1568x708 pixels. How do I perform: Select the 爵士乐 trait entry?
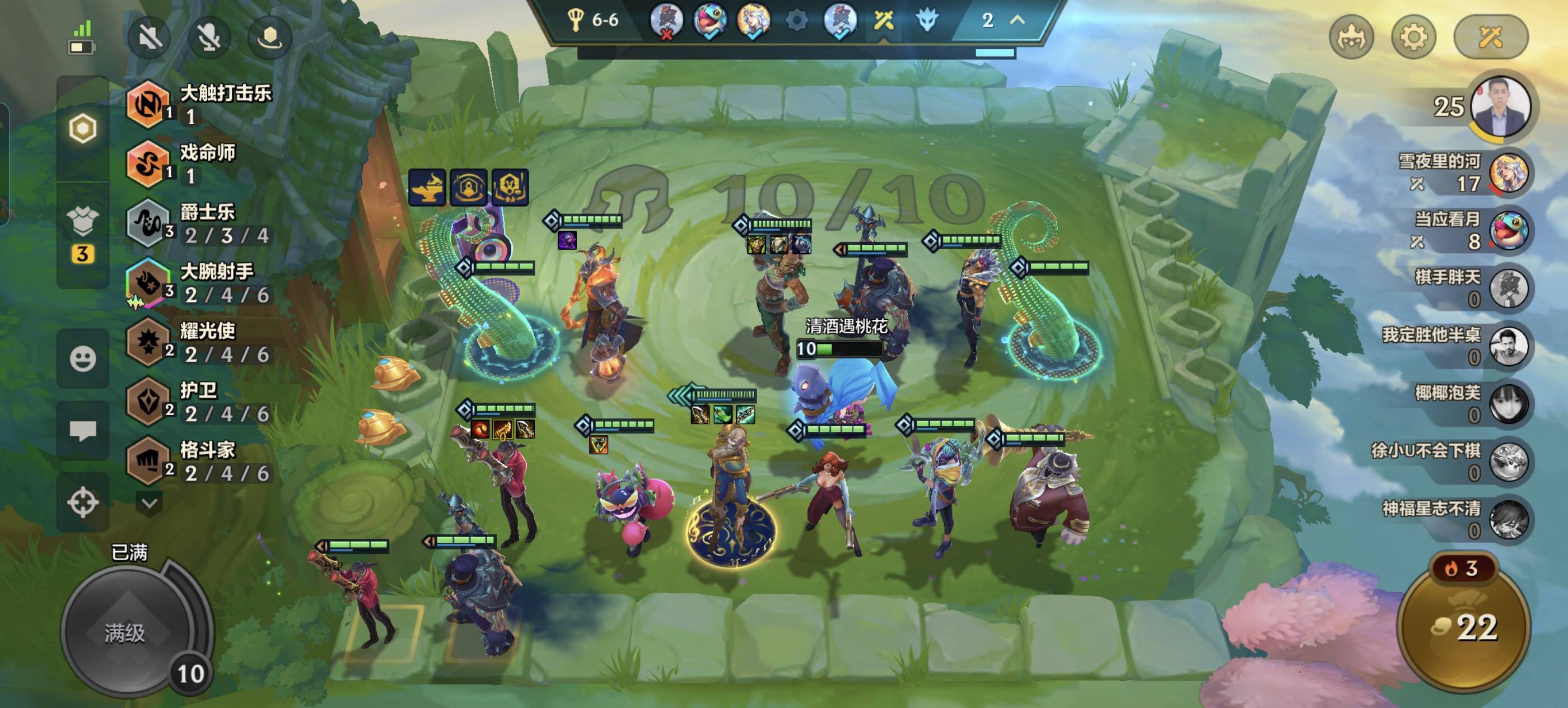200,223
